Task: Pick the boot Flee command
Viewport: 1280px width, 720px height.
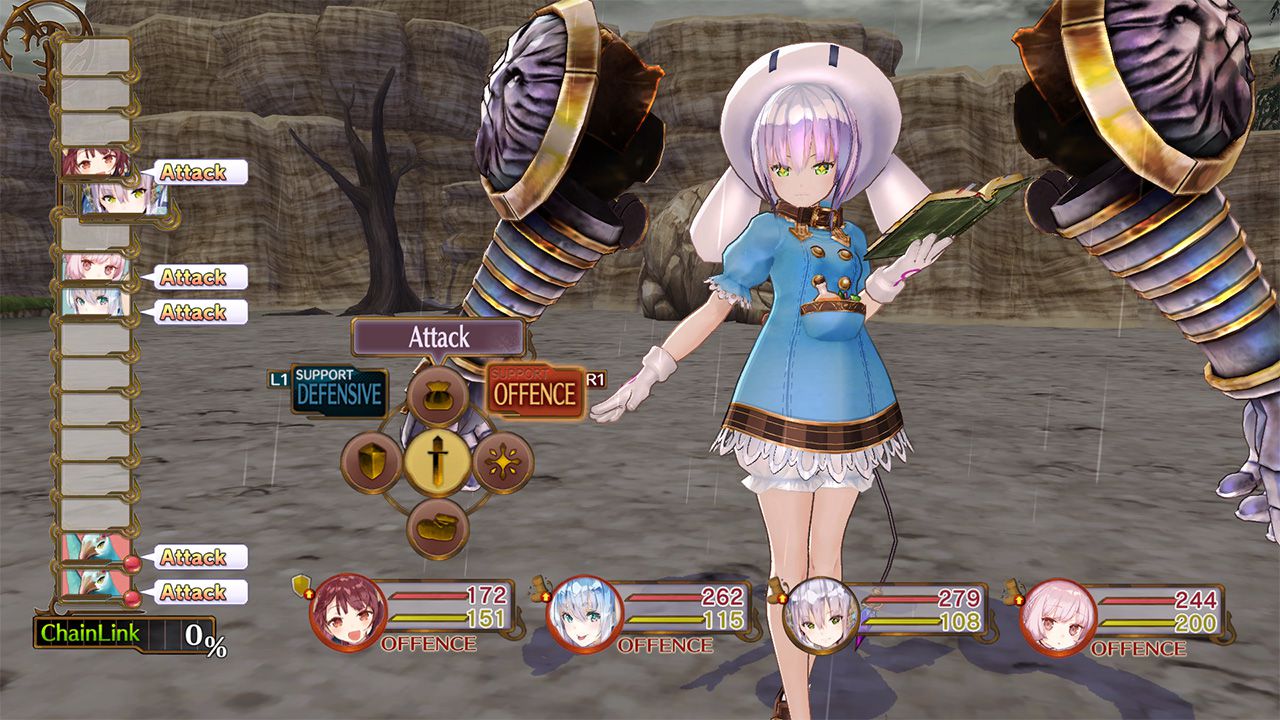Action: tap(440, 524)
